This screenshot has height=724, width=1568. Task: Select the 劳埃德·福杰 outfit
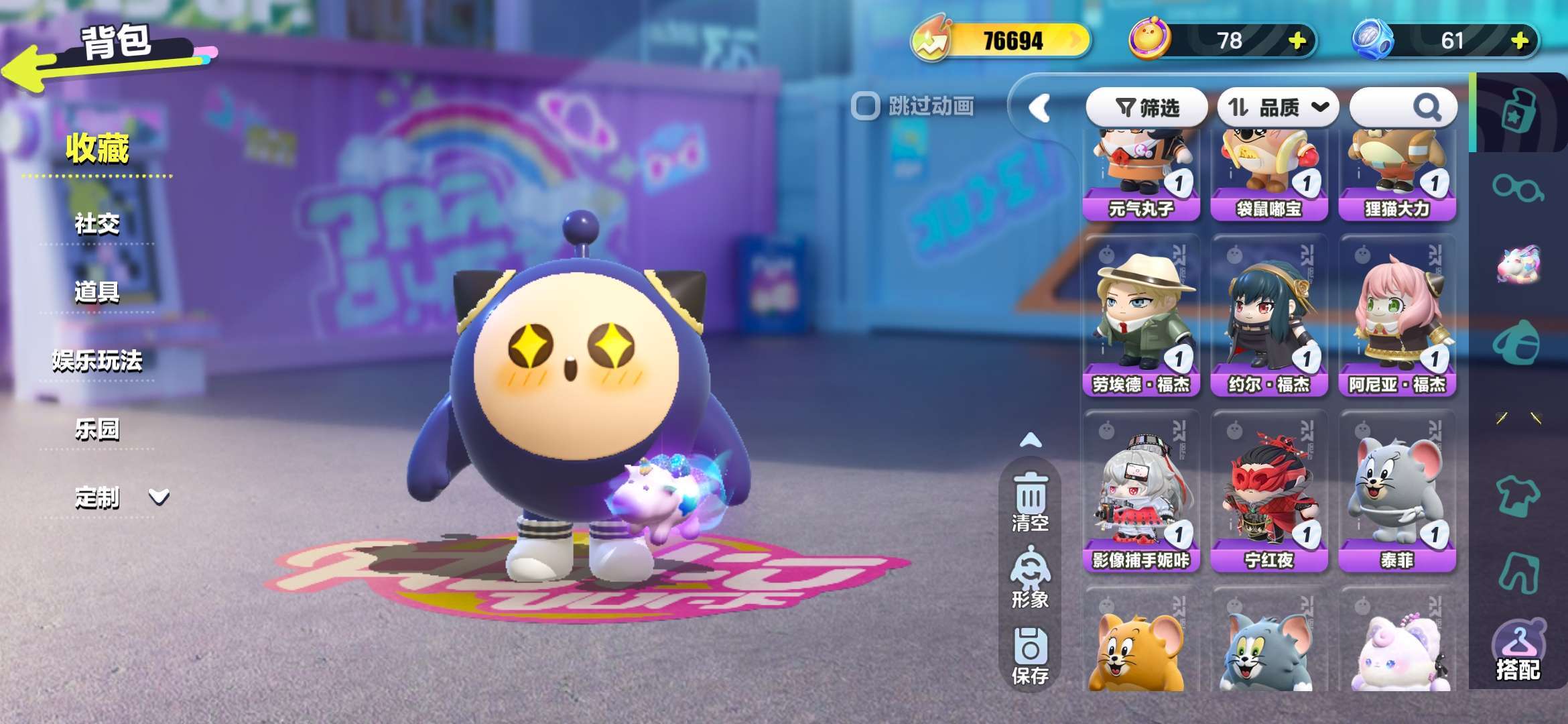tap(1140, 316)
